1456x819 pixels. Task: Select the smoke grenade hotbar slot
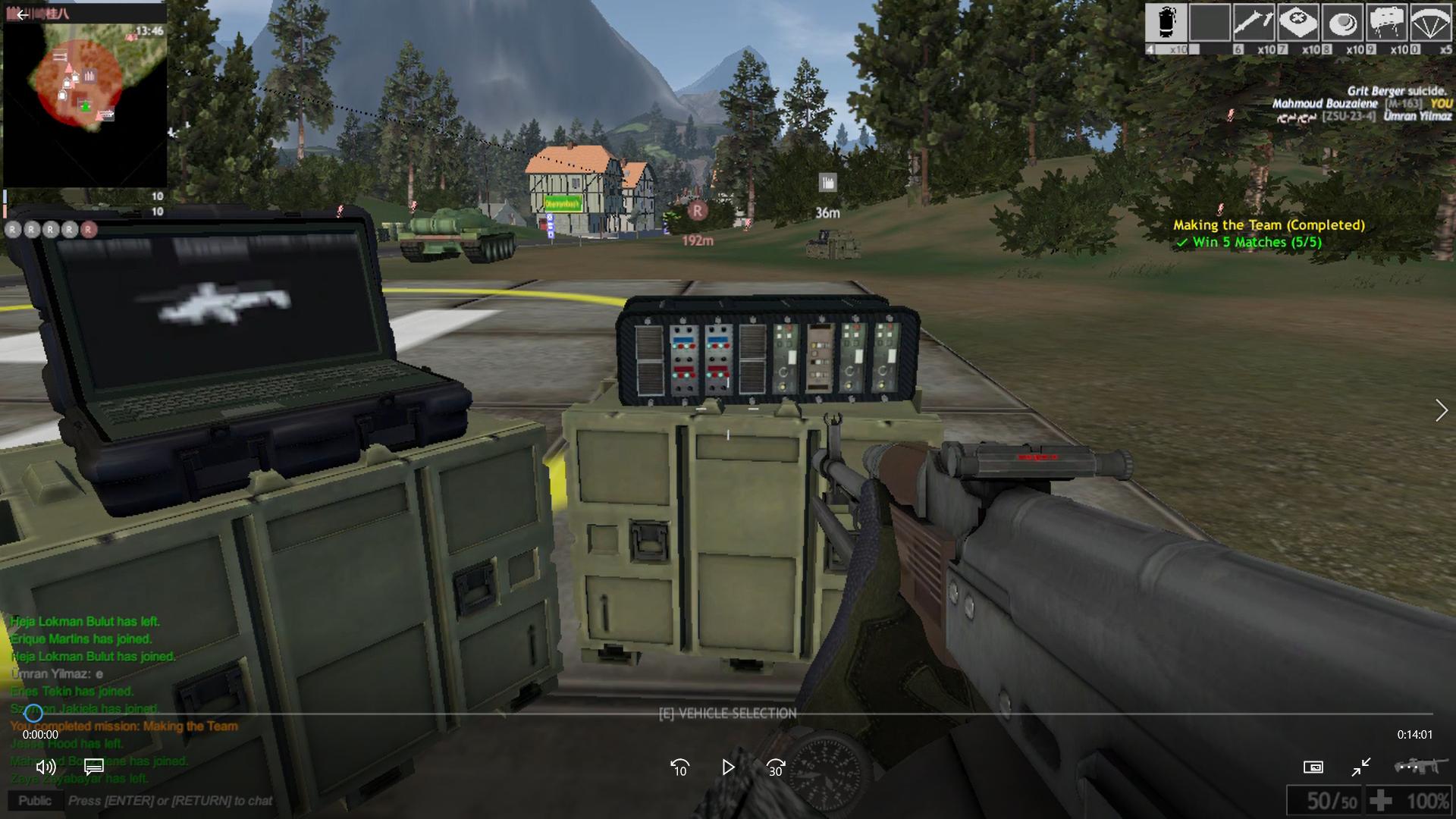pyautogui.click(x=1166, y=22)
